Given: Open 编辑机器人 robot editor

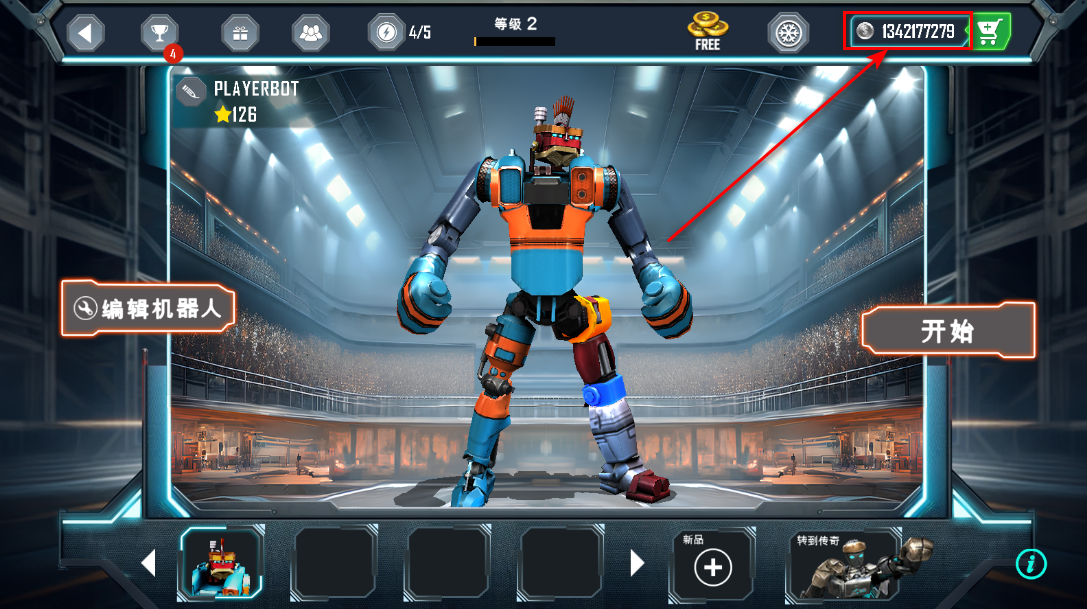Looking at the screenshot, I should tap(148, 307).
